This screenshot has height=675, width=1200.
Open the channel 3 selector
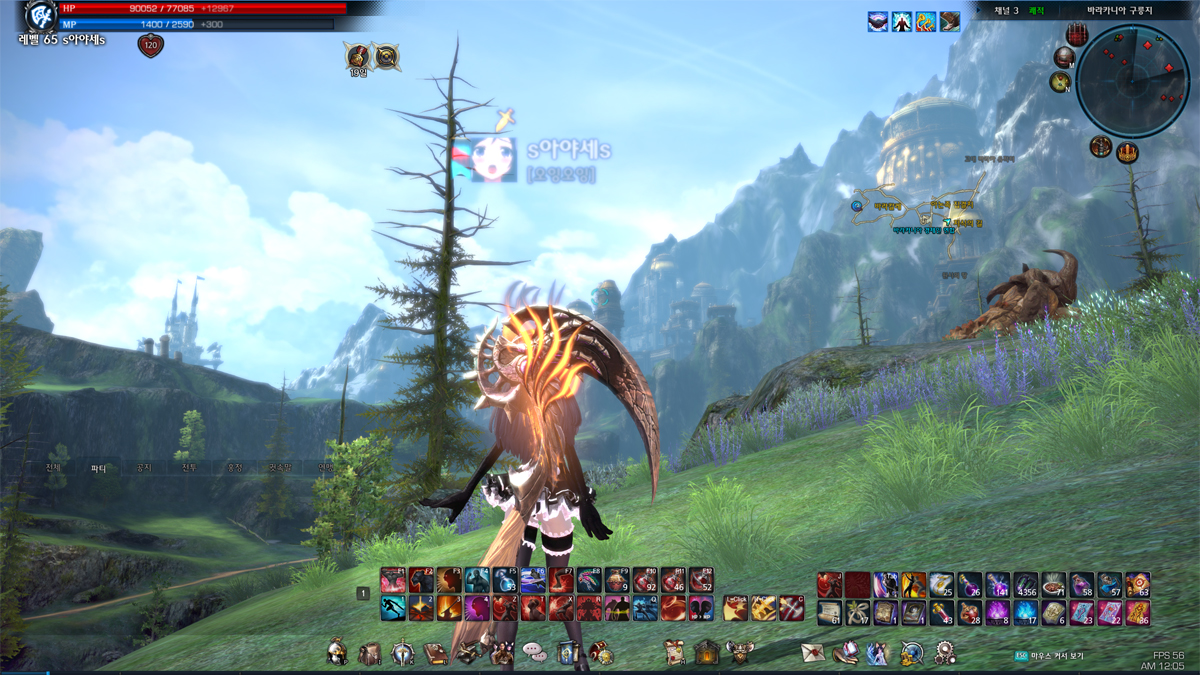coord(1003,10)
